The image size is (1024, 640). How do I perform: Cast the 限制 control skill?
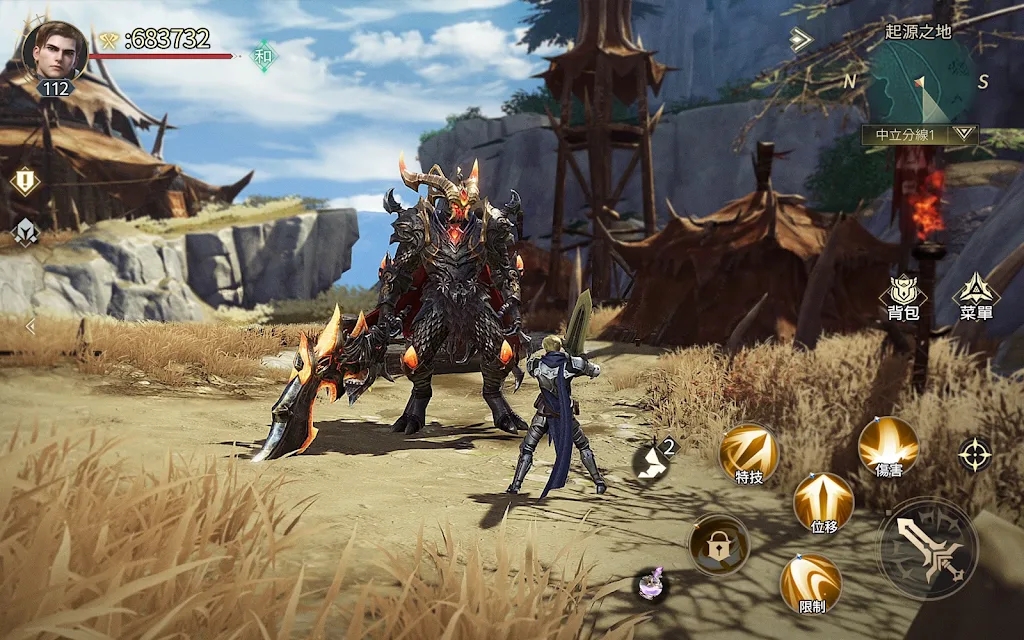(x=811, y=582)
